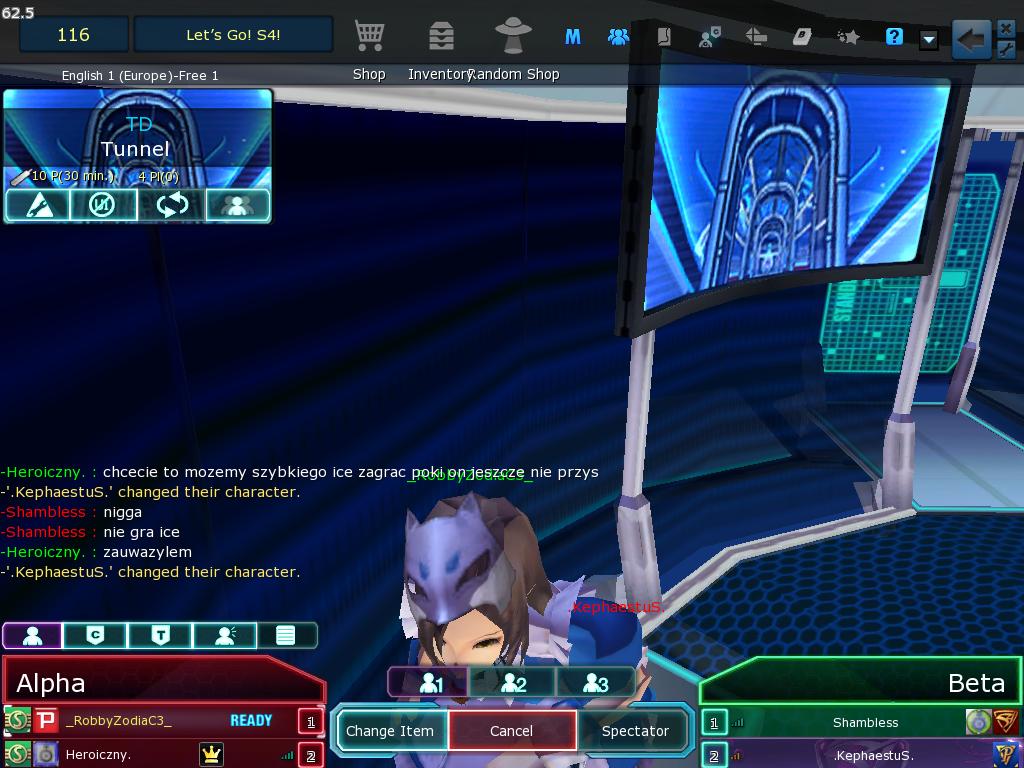Select player Shambless in Beta team
This screenshot has height=768, width=1024.
pos(865,722)
